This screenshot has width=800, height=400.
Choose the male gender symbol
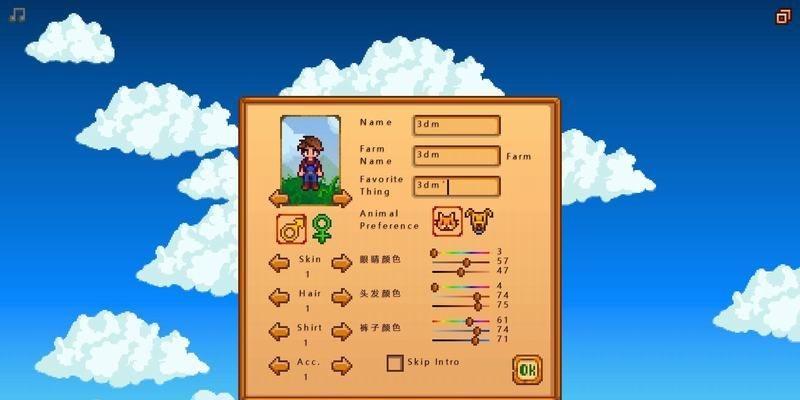click(x=291, y=229)
